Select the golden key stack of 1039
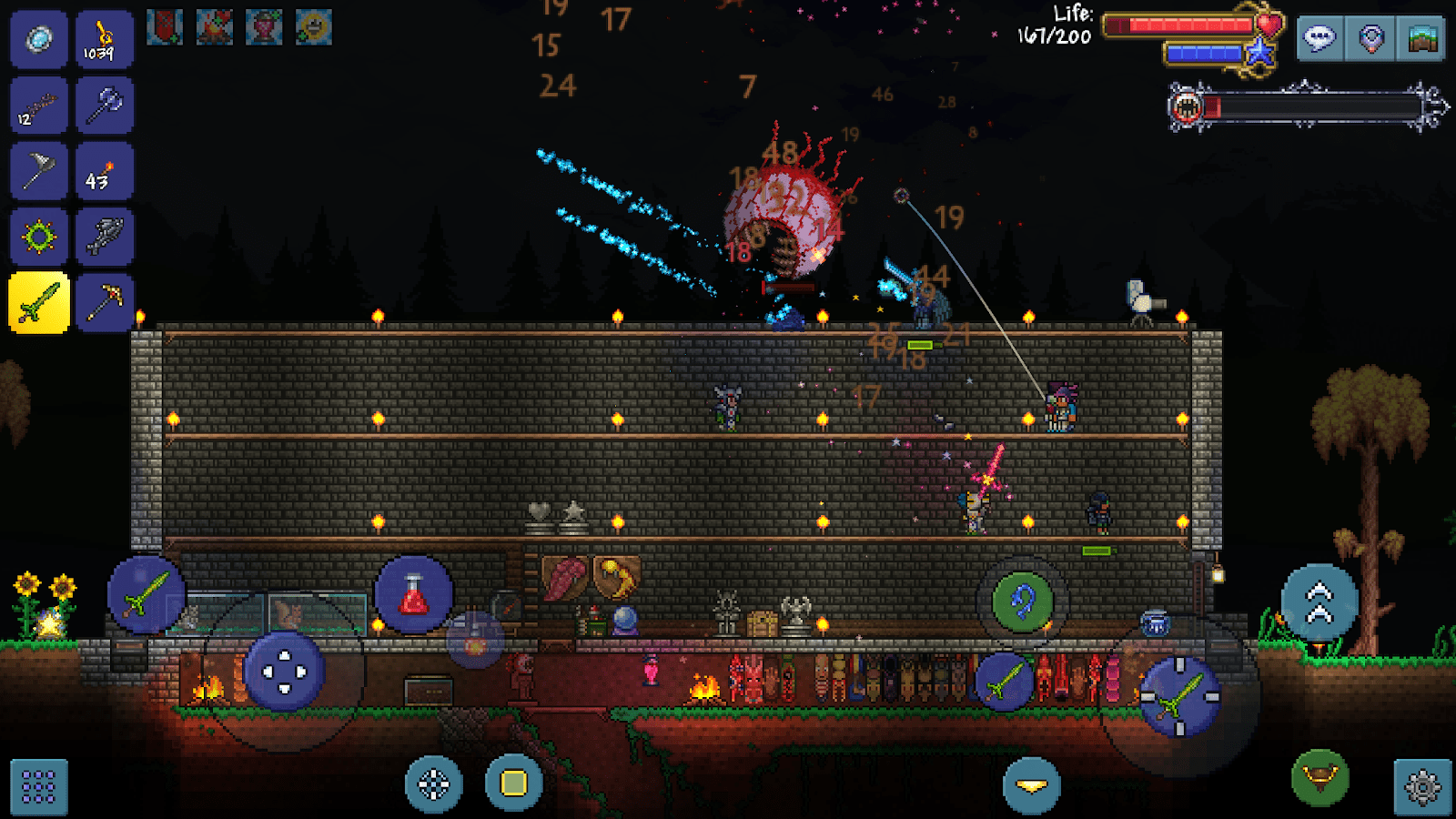Image resolution: width=1456 pixels, height=819 pixels. click(103, 38)
